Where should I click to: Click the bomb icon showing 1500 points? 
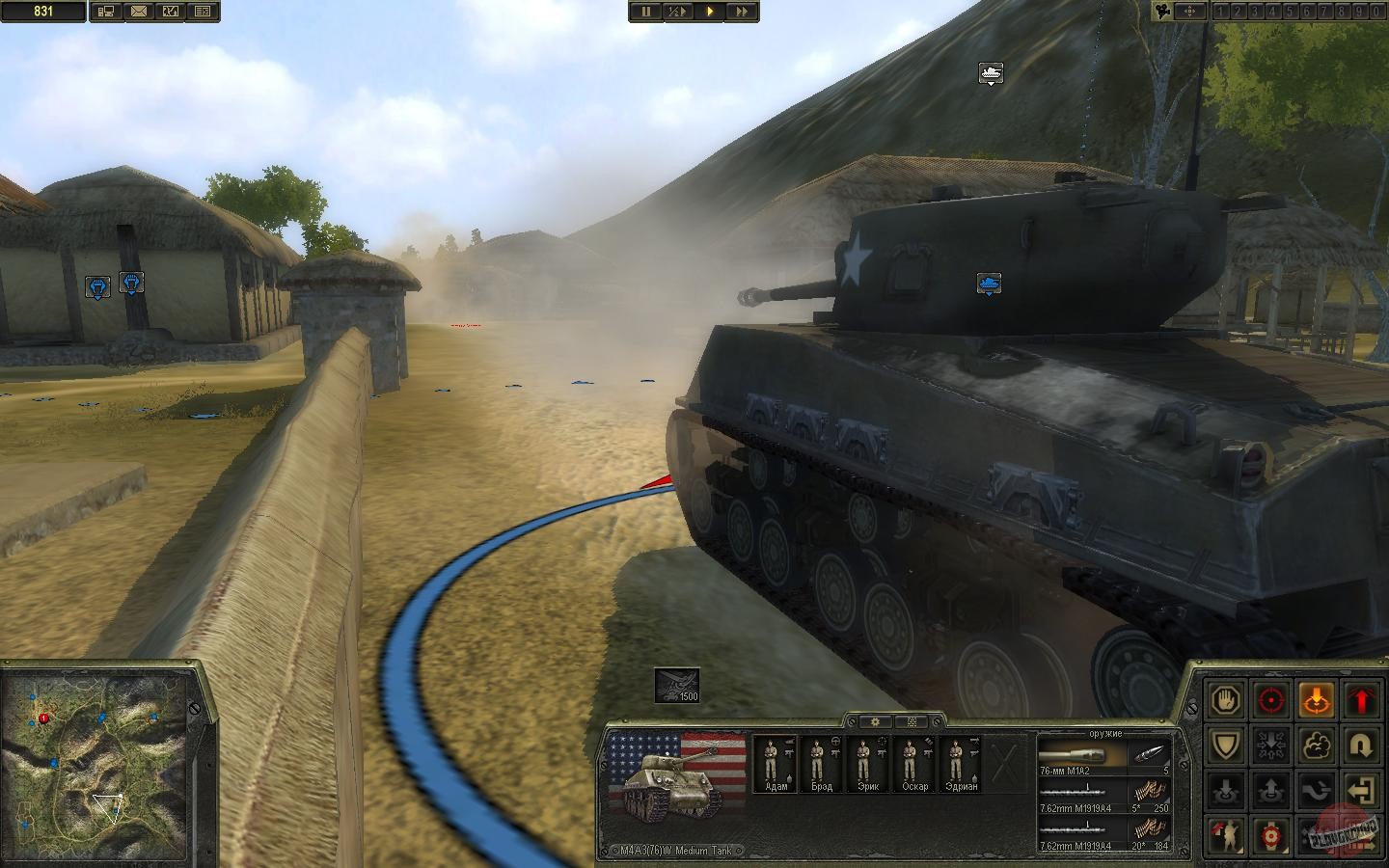(x=675, y=687)
